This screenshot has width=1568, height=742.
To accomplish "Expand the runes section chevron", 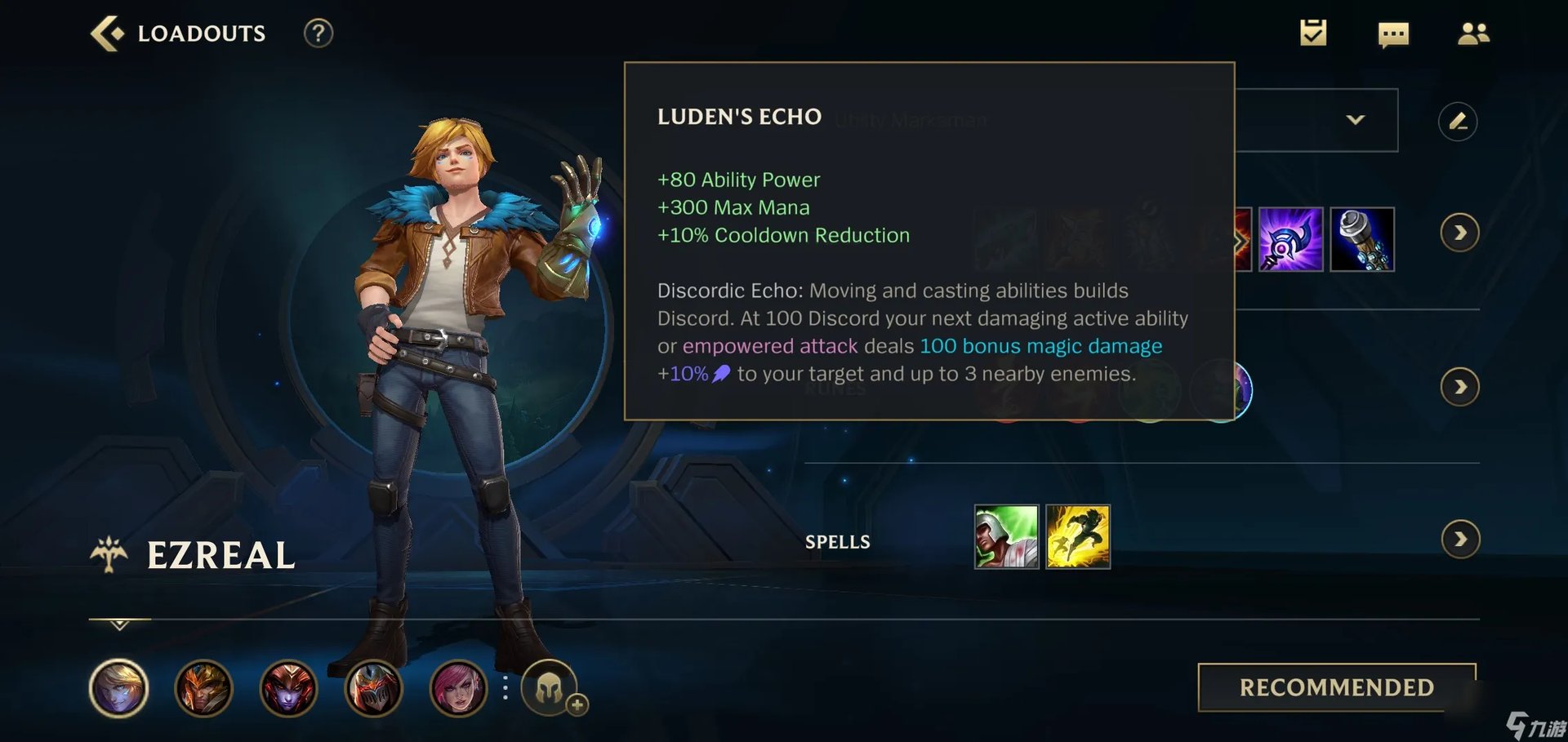I will coord(1461,387).
